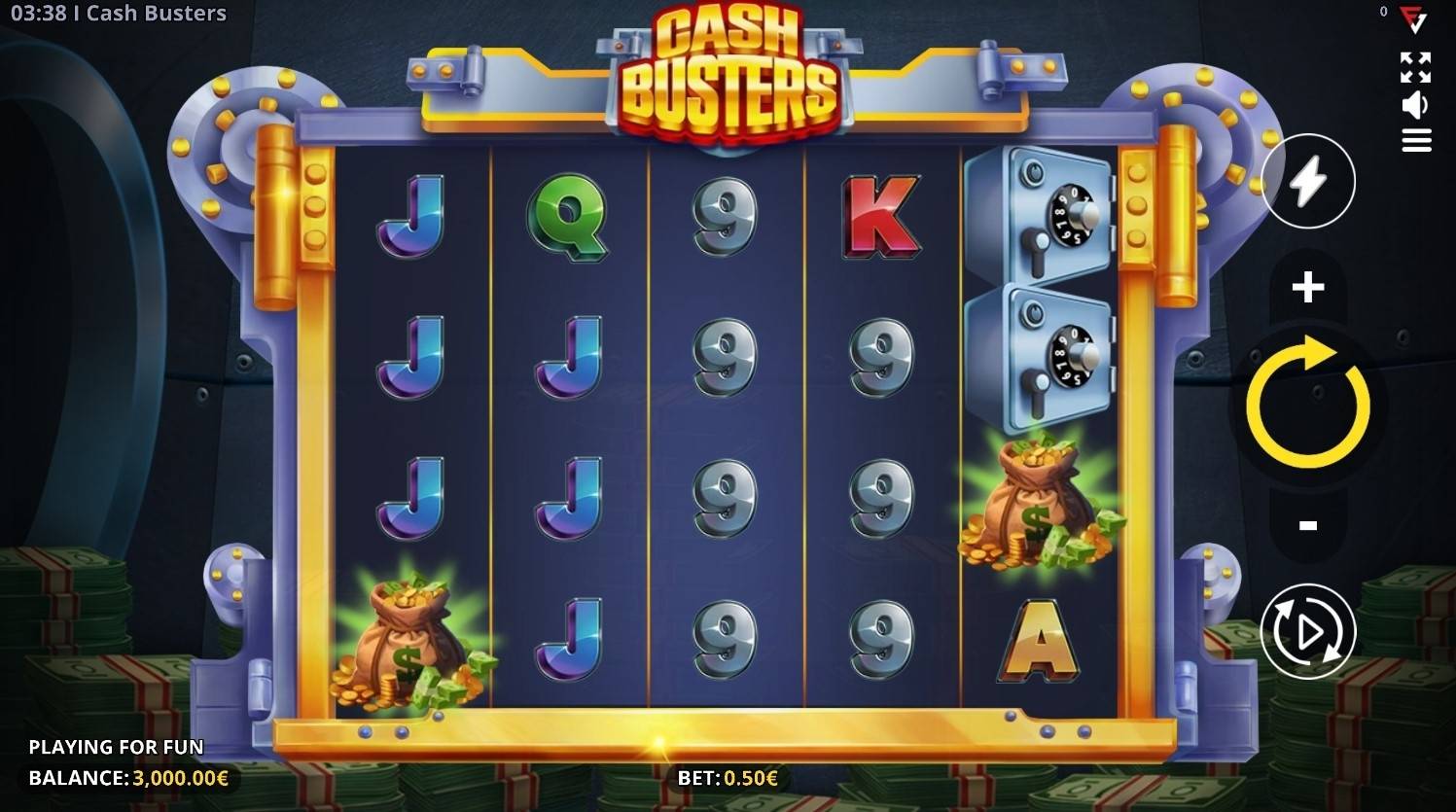Image resolution: width=1456 pixels, height=812 pixels.
Task: Click the PLAYING FOR FUN label
Action: [117, 747]
